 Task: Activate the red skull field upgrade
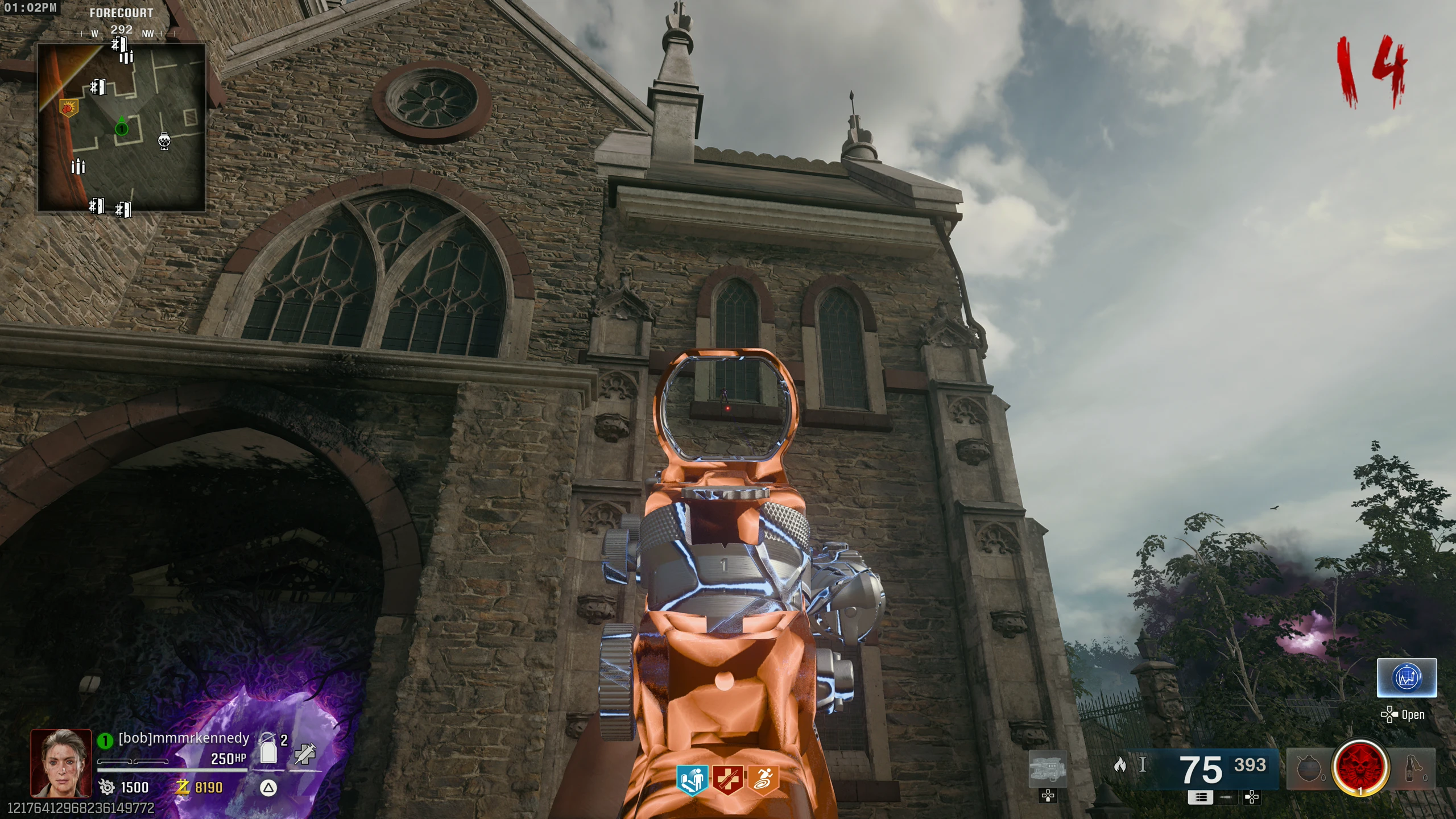point(1360,768)
